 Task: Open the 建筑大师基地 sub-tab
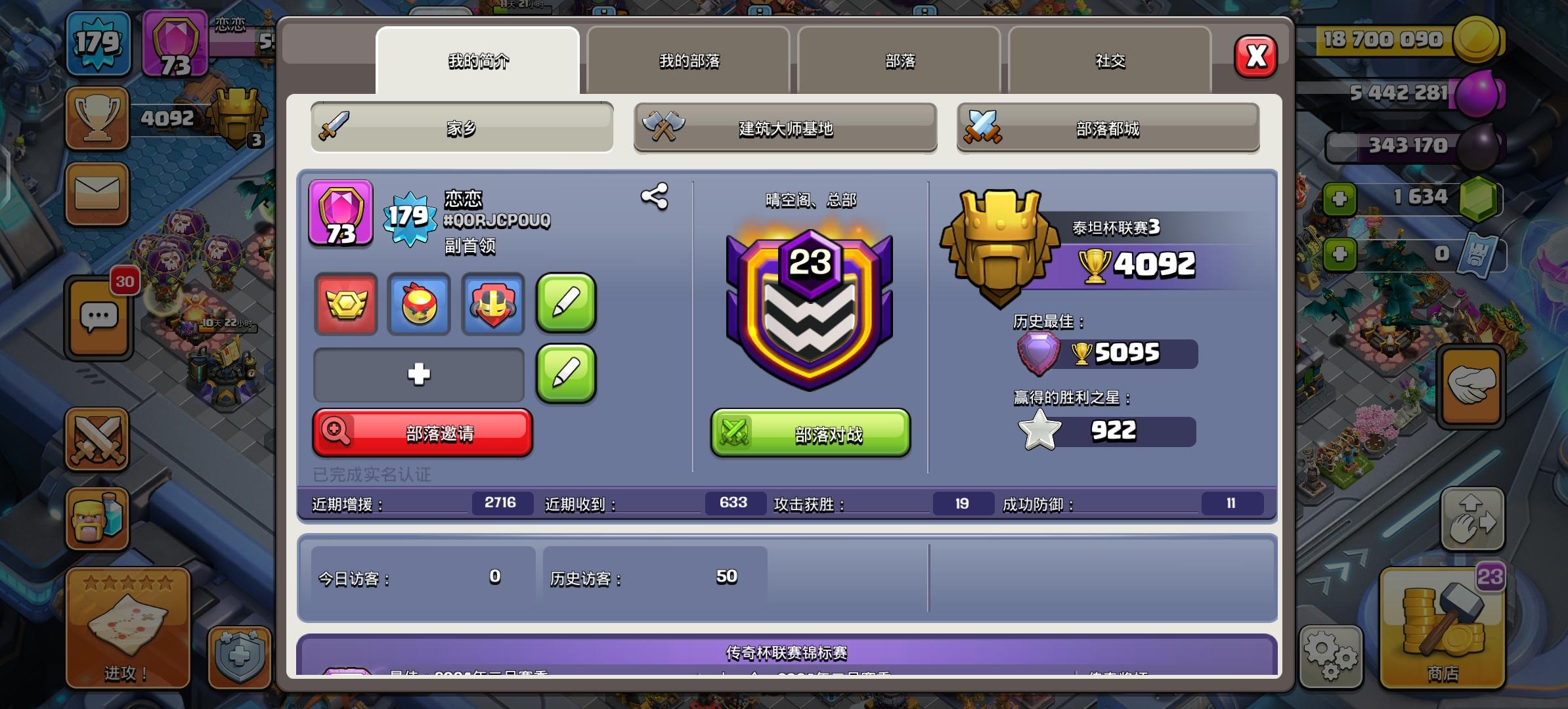[785, 129]
